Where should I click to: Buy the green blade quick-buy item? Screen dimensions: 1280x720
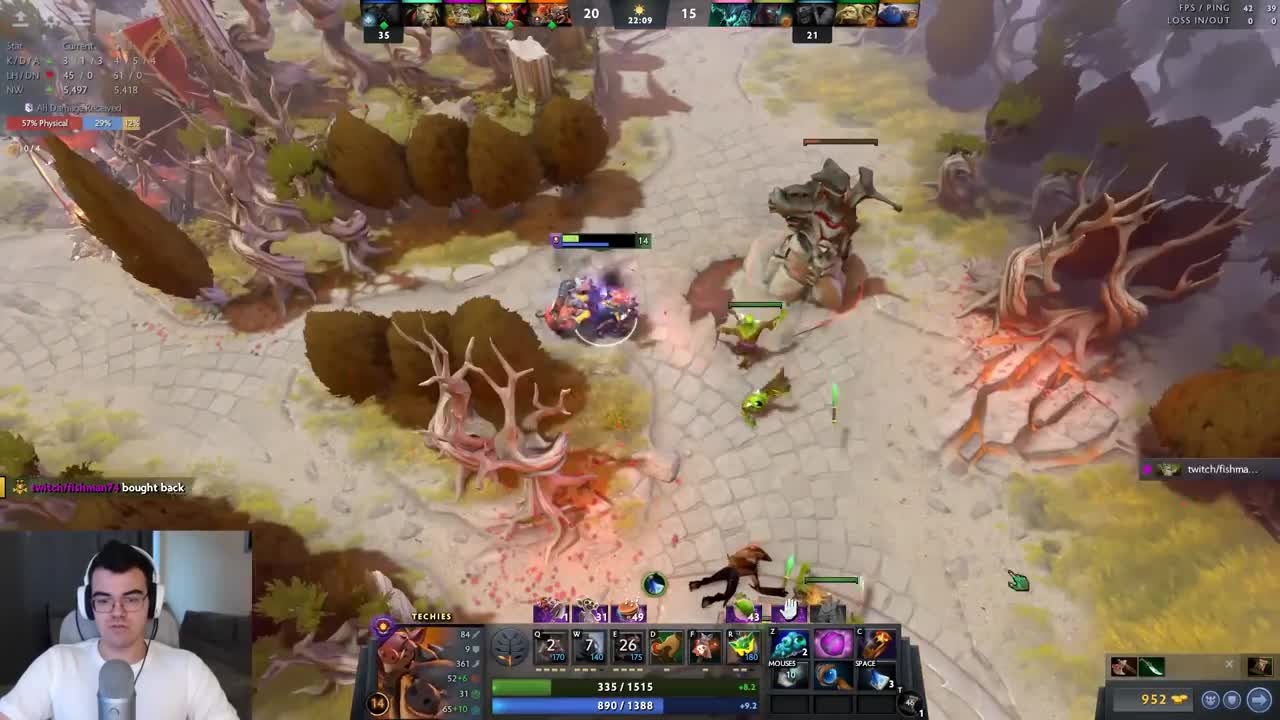point(1151,667)
